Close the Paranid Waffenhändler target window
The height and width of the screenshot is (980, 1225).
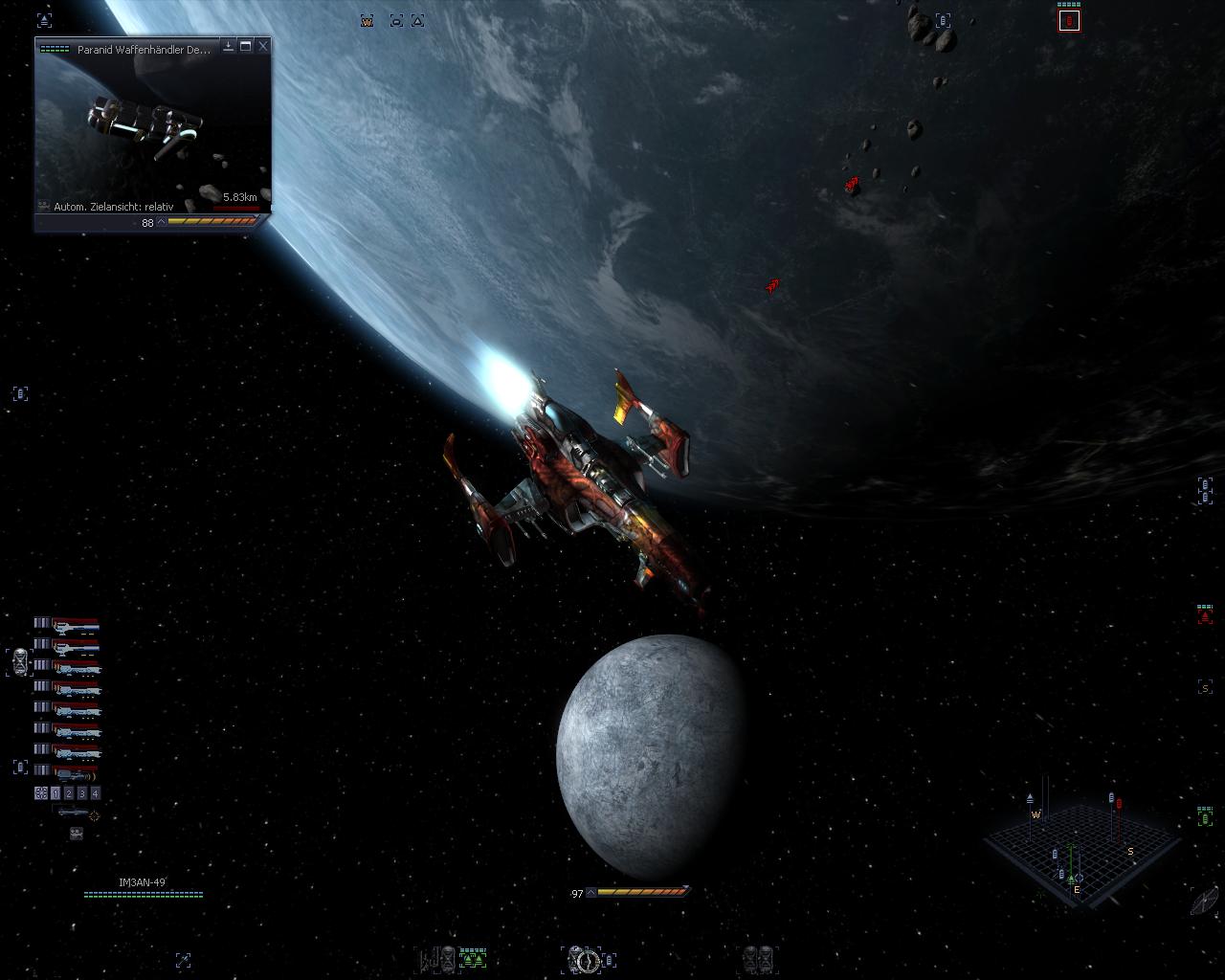click(x=263, y=46)
